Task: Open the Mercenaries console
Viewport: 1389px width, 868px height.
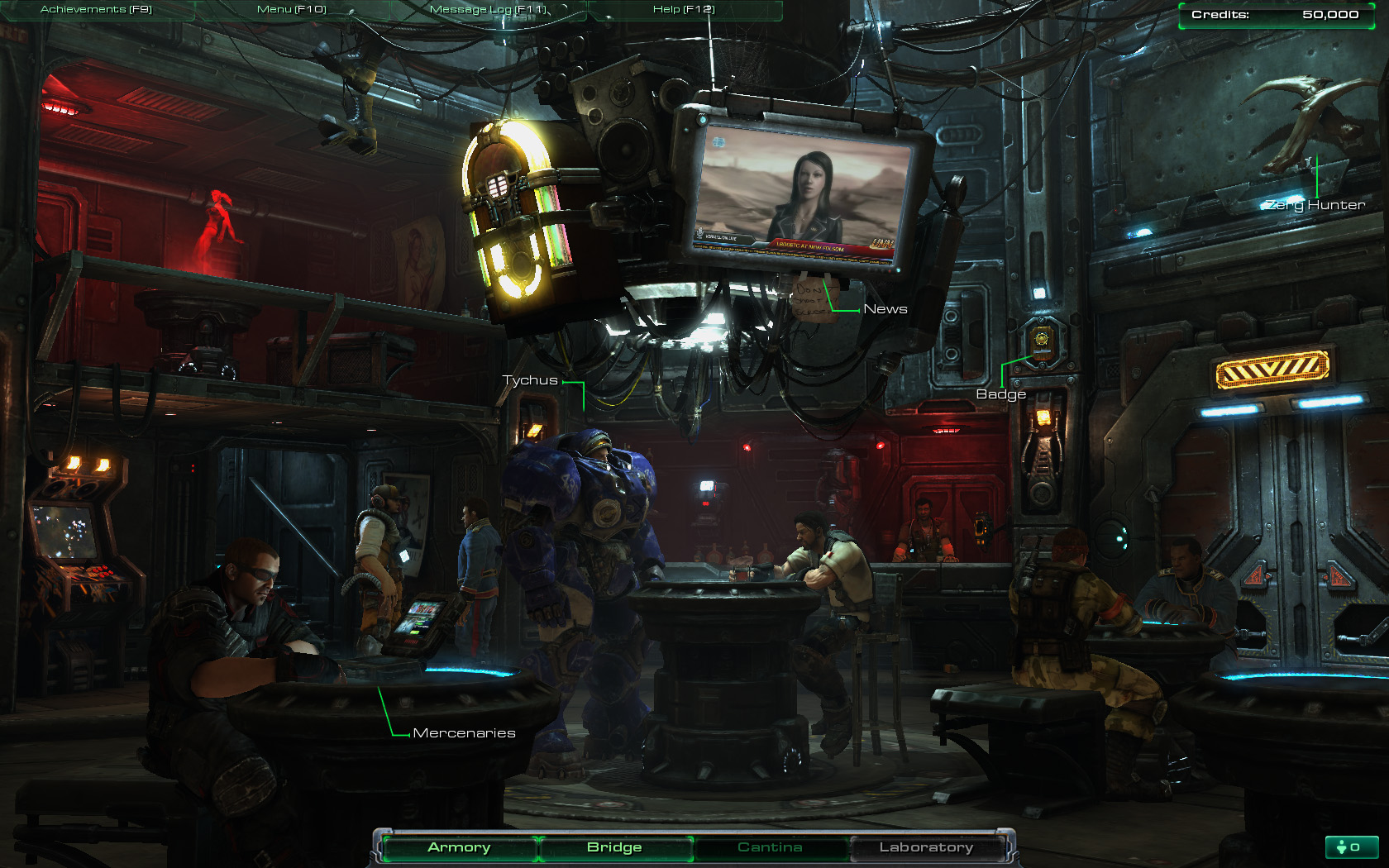Action: pos(464,733)
